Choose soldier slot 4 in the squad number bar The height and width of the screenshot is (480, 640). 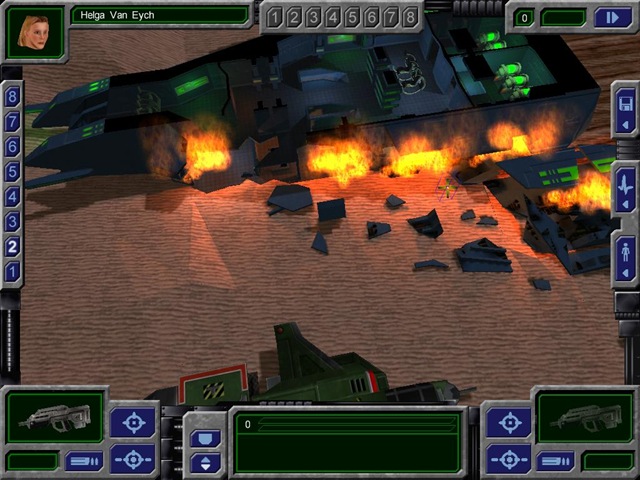pyautogui.click(x=333, y=17)
